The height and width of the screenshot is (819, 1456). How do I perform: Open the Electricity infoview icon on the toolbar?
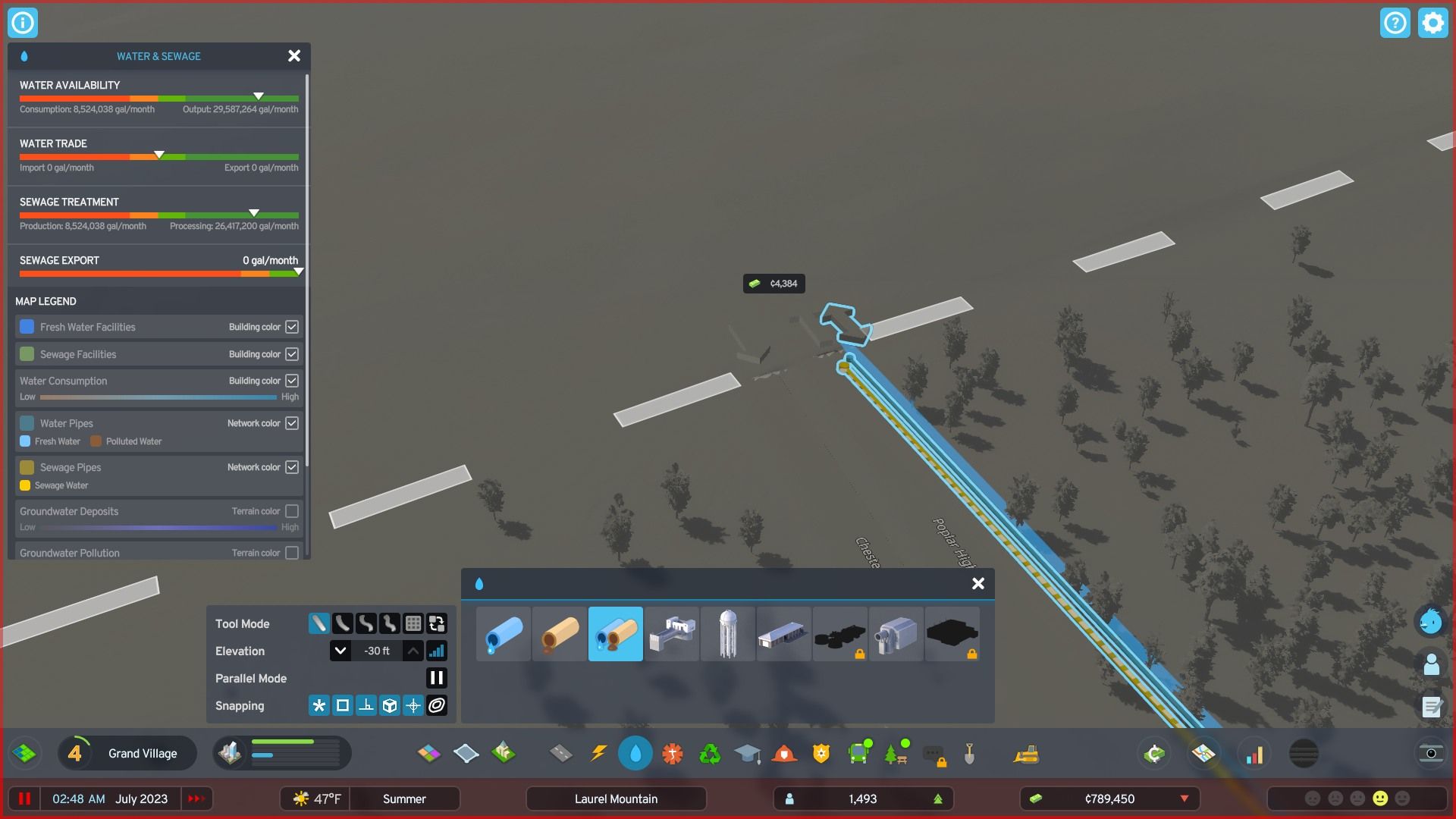click(598, 753)
